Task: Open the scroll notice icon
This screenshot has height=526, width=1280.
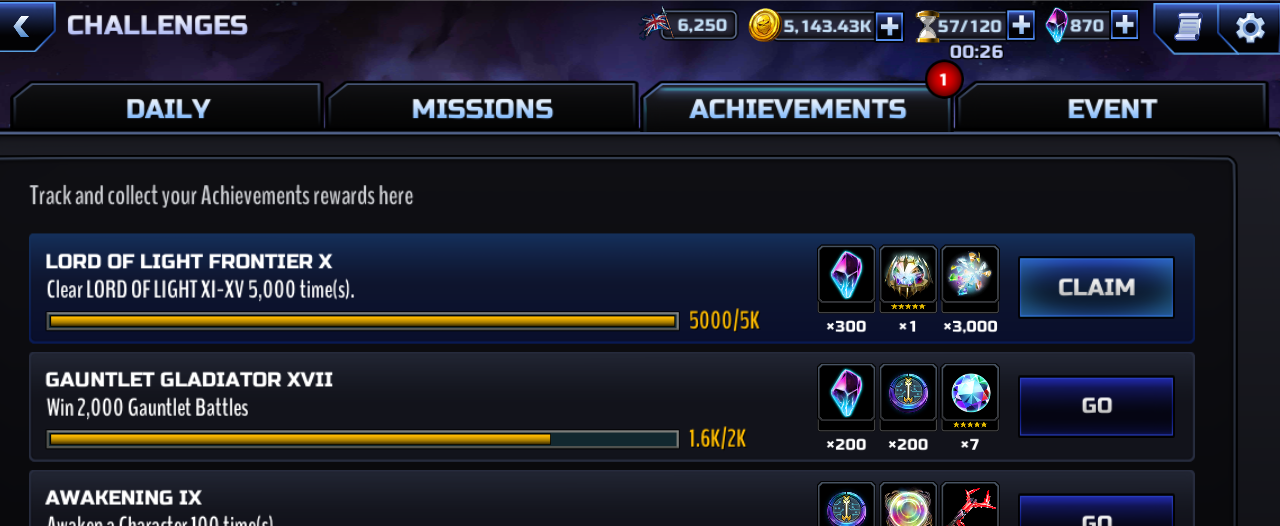Action: click(x=1188, y=28)
